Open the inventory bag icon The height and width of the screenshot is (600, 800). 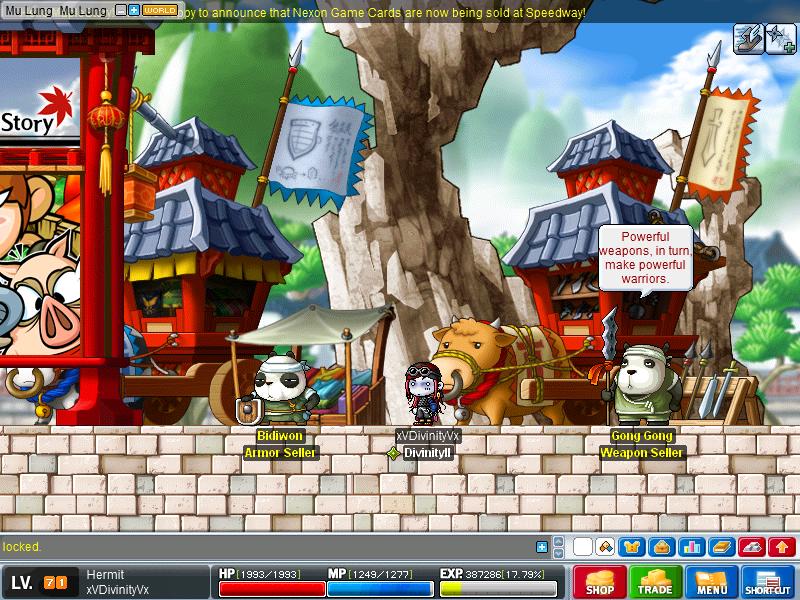(x=660, y=547)
